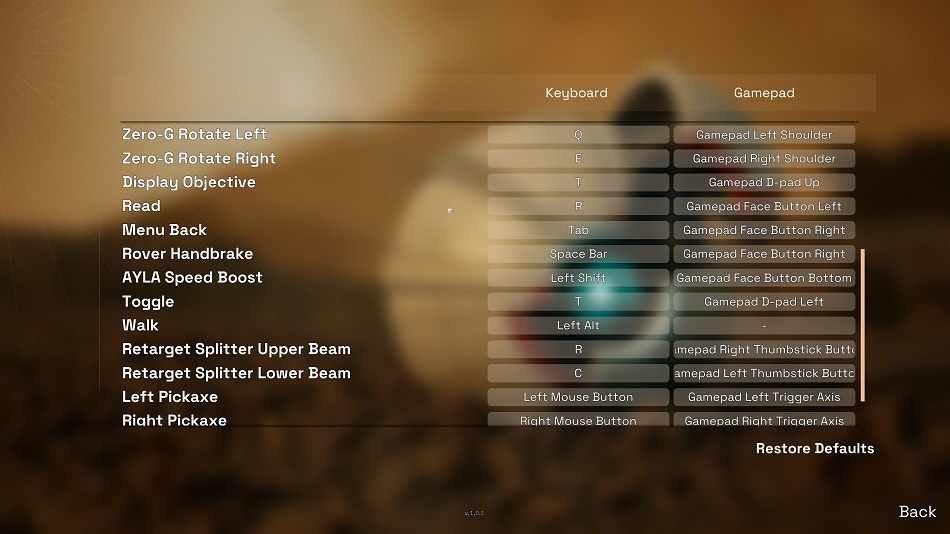This screenshot has height=534, width=950.
Task: Change Retarget Splitter Lower Beam keyboard key
Action: coord(578,374)
